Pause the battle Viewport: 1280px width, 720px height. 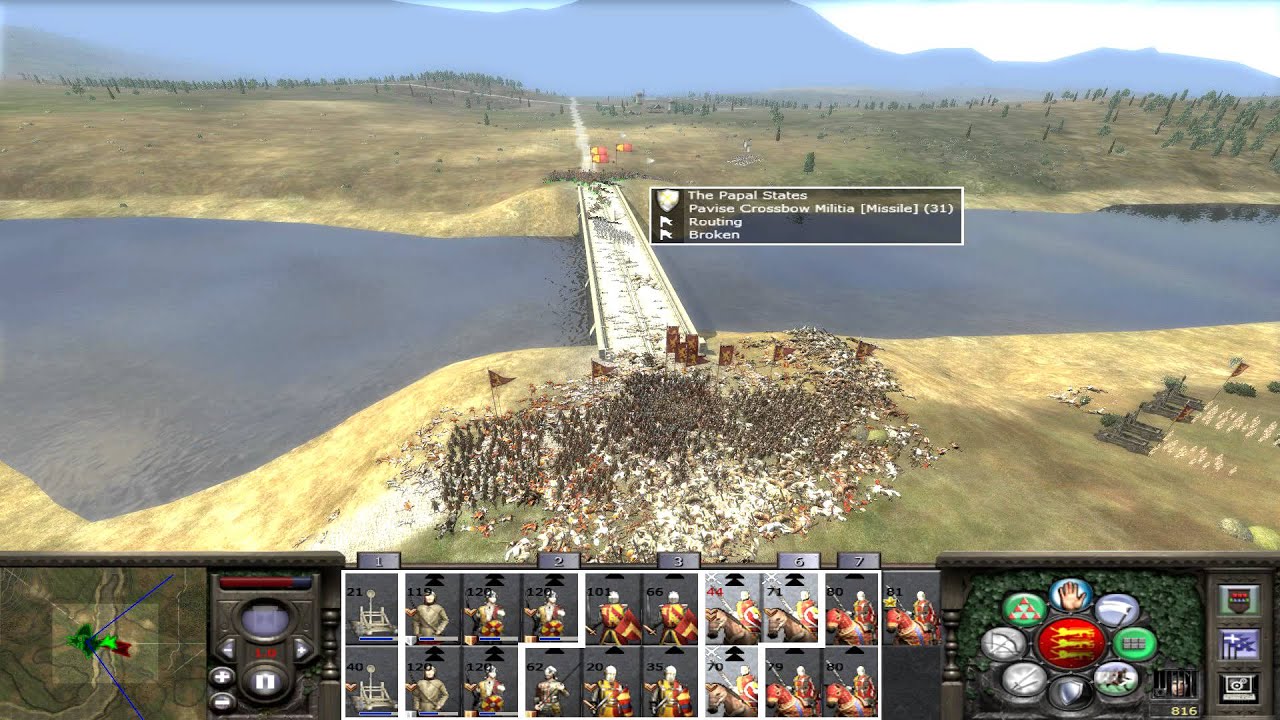pos(266,683)
